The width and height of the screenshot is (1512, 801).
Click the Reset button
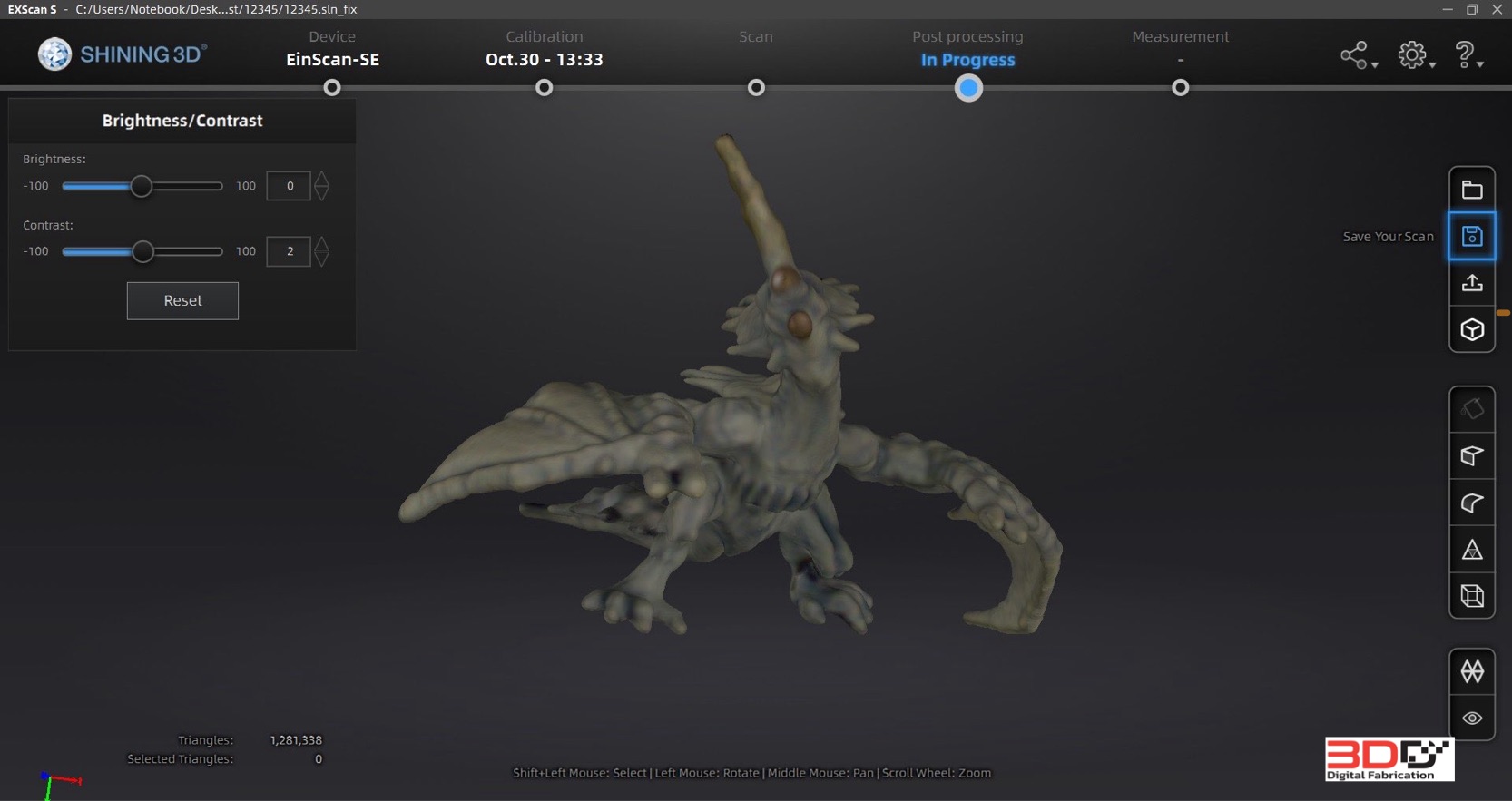(182, 300)
